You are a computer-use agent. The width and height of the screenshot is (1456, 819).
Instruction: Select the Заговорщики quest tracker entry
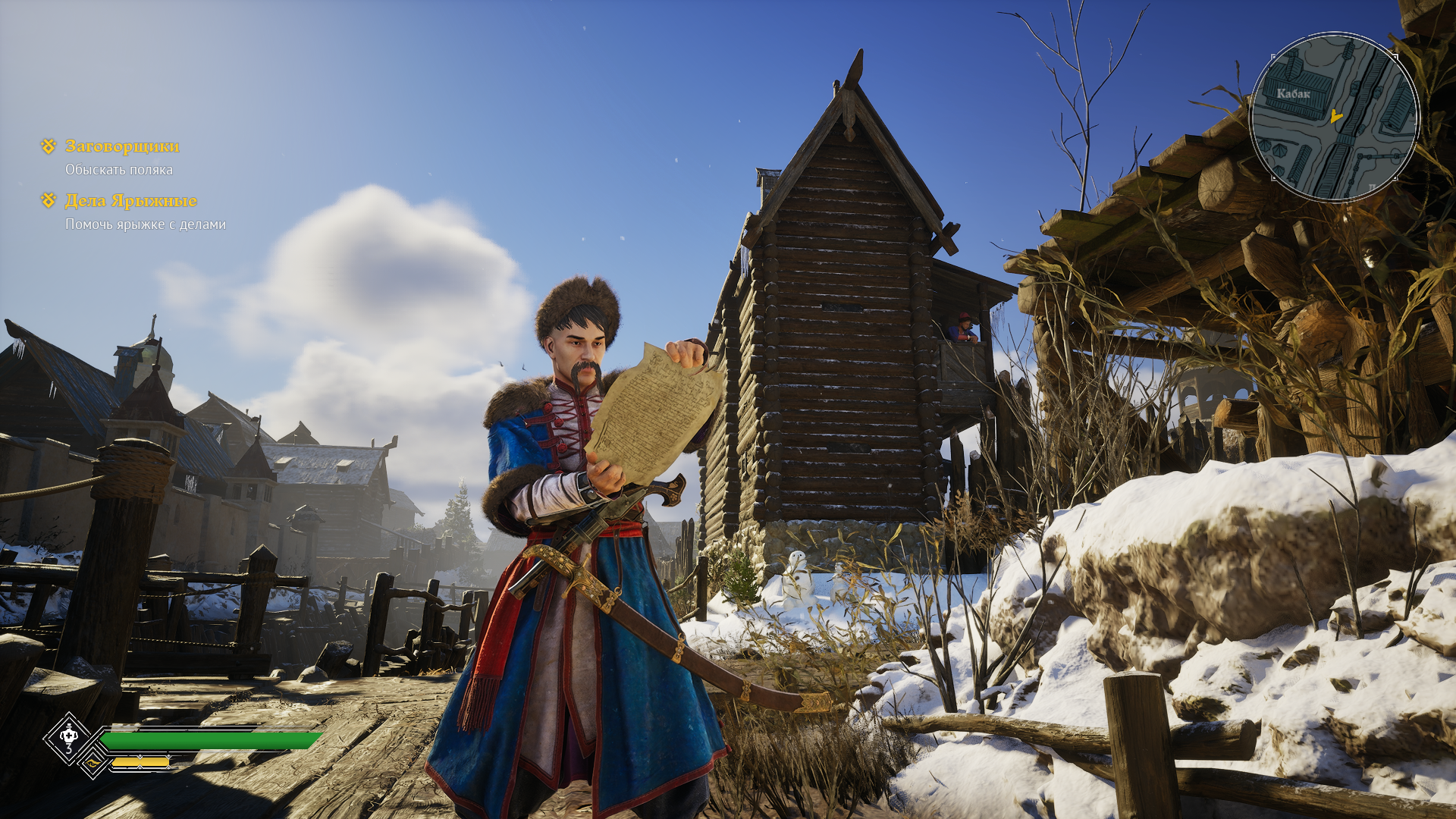pos(122,146)
